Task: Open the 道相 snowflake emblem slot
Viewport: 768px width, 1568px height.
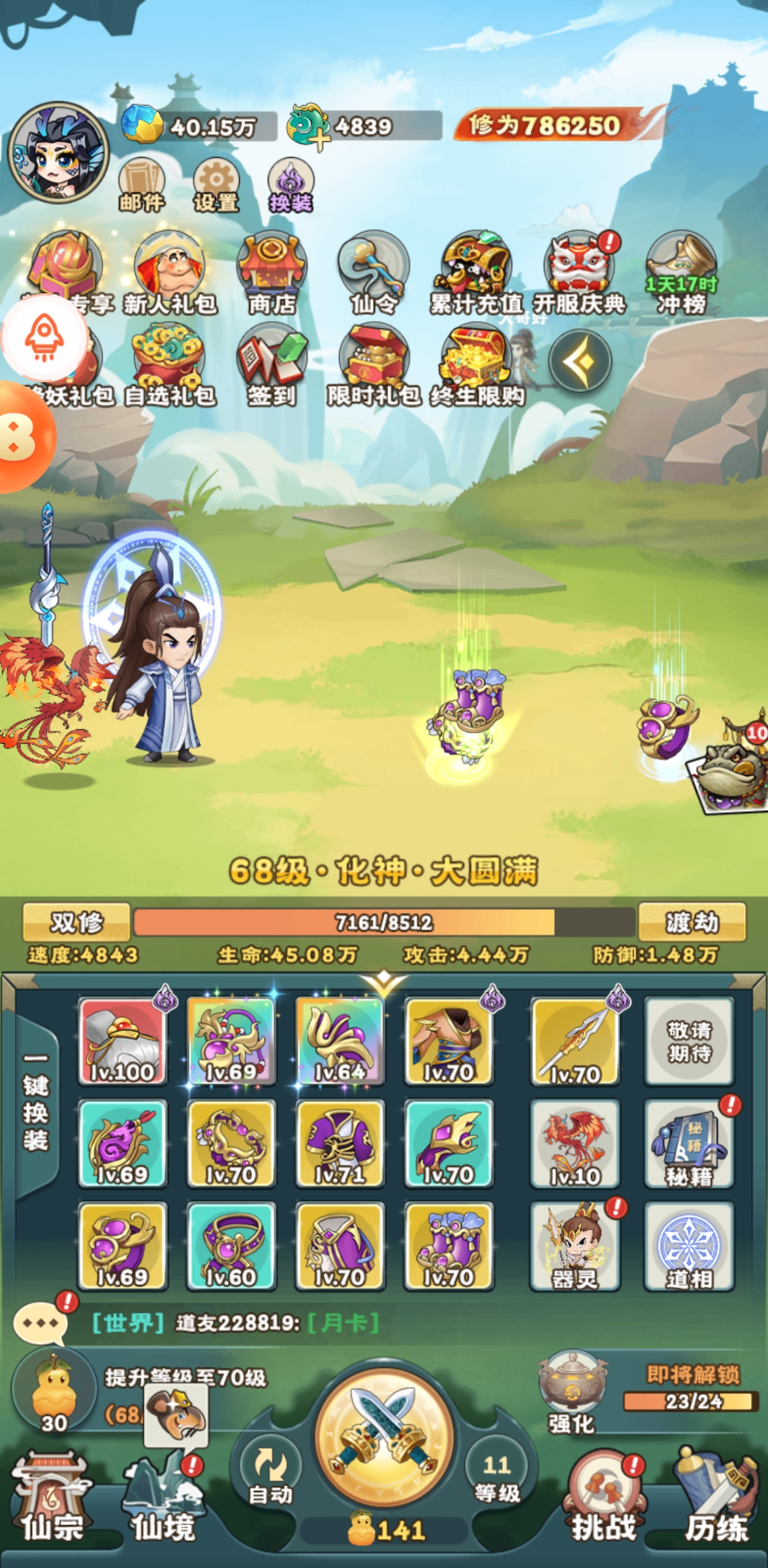Action: point(689,1246)
